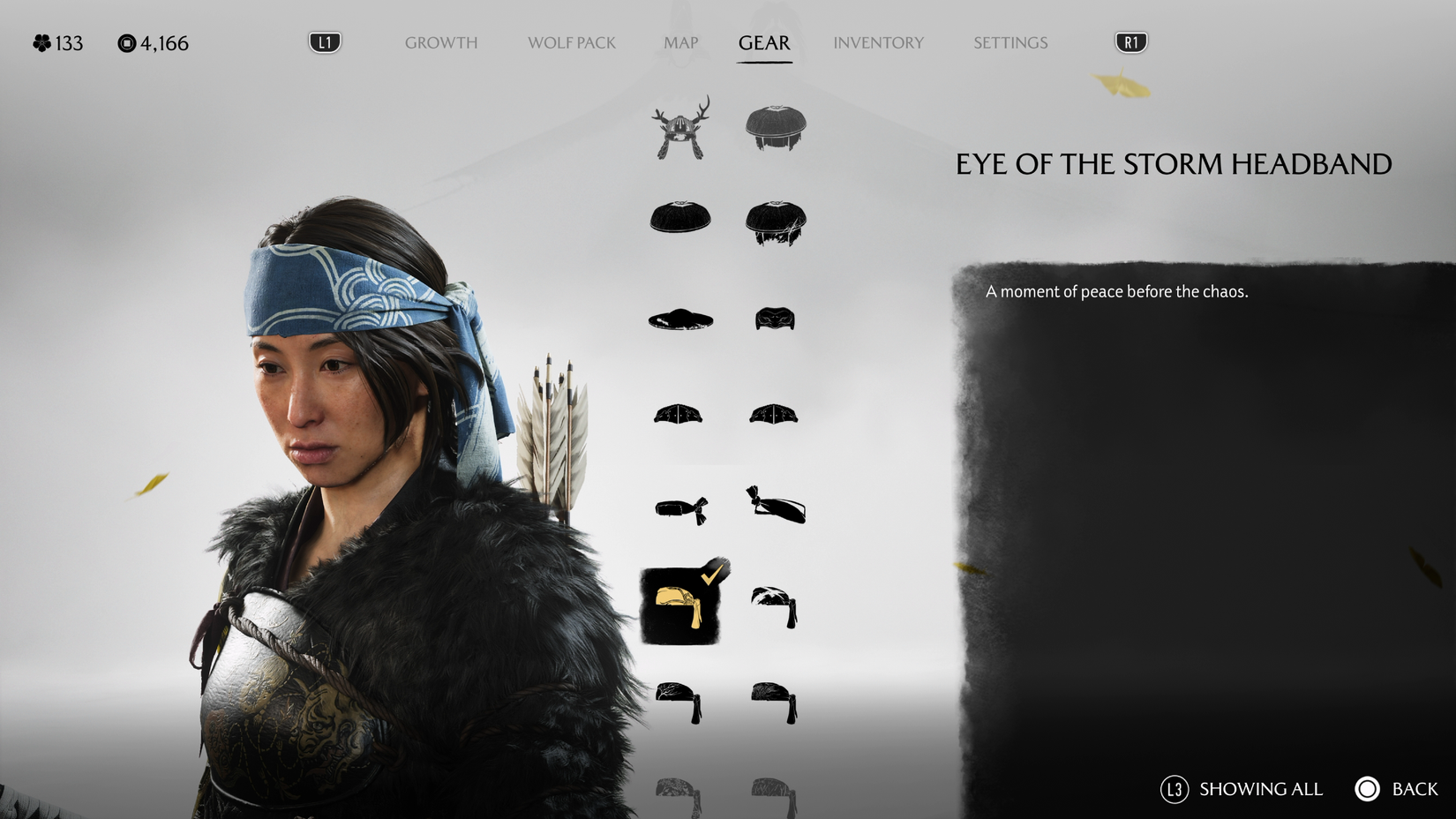The width and height of the screenshot is (1456, 819).
Task: Open the Wolf Pack tab
Action: (571, 42)
